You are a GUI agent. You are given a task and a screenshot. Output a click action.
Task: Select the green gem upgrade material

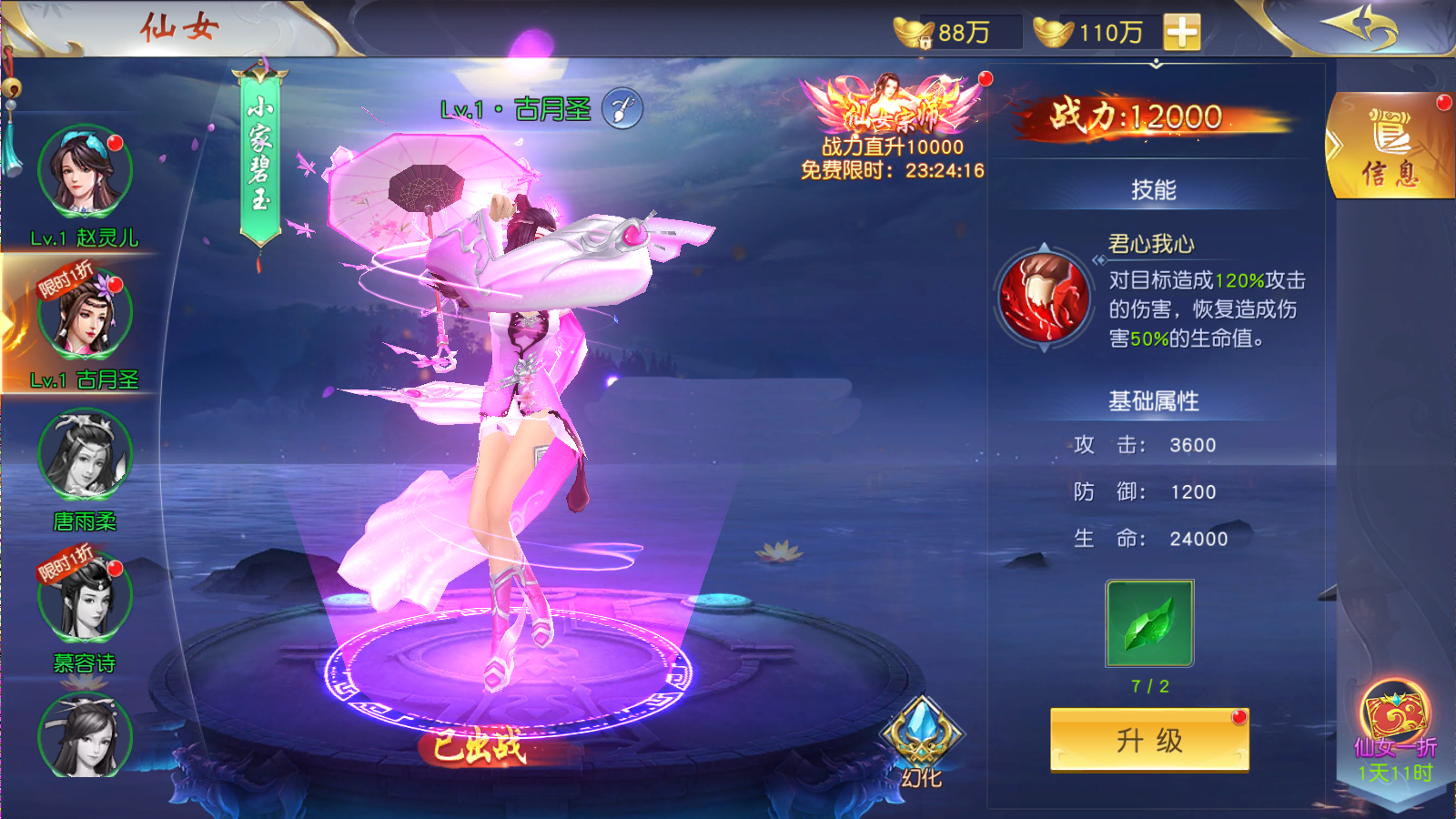(1148, 623)
